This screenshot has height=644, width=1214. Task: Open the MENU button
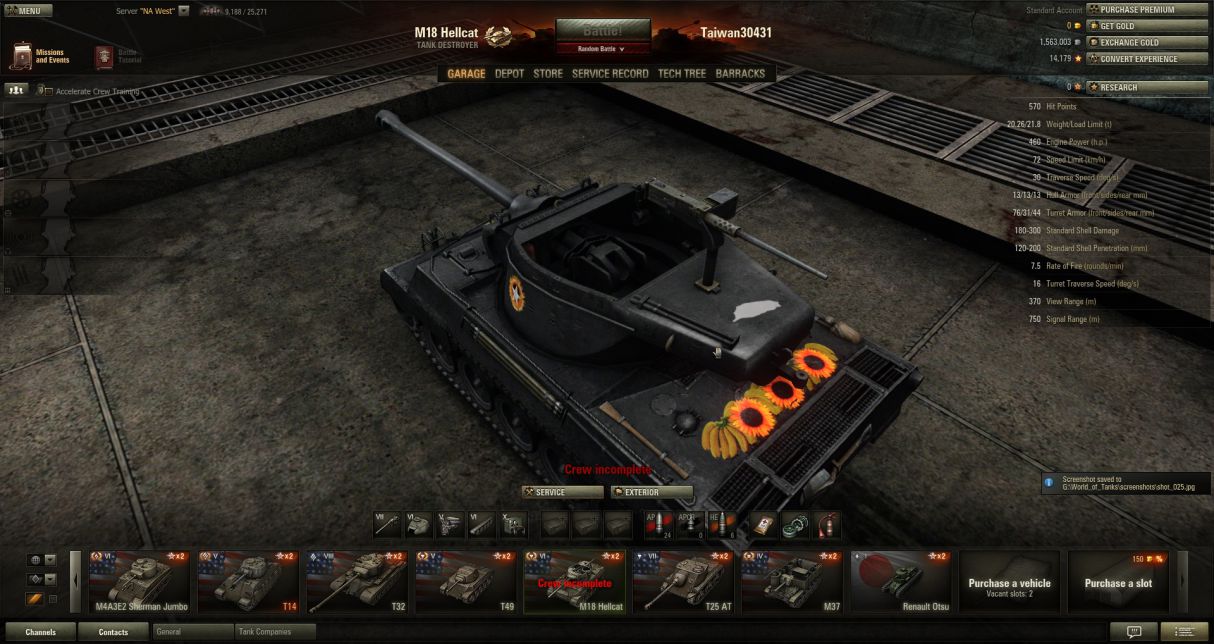pos(28,11)
